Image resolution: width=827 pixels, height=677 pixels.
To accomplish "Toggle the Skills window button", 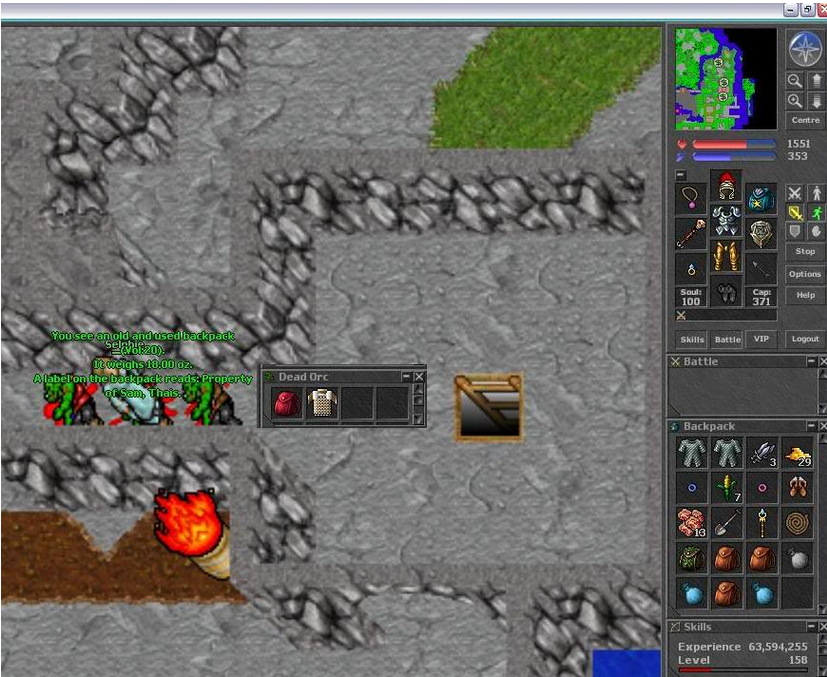I will pyautogui.click(x=692, y=340).
